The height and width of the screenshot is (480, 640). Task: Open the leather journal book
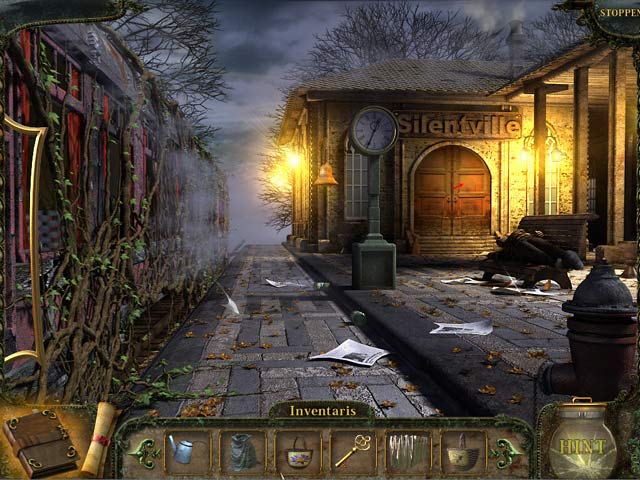[42, 443]
